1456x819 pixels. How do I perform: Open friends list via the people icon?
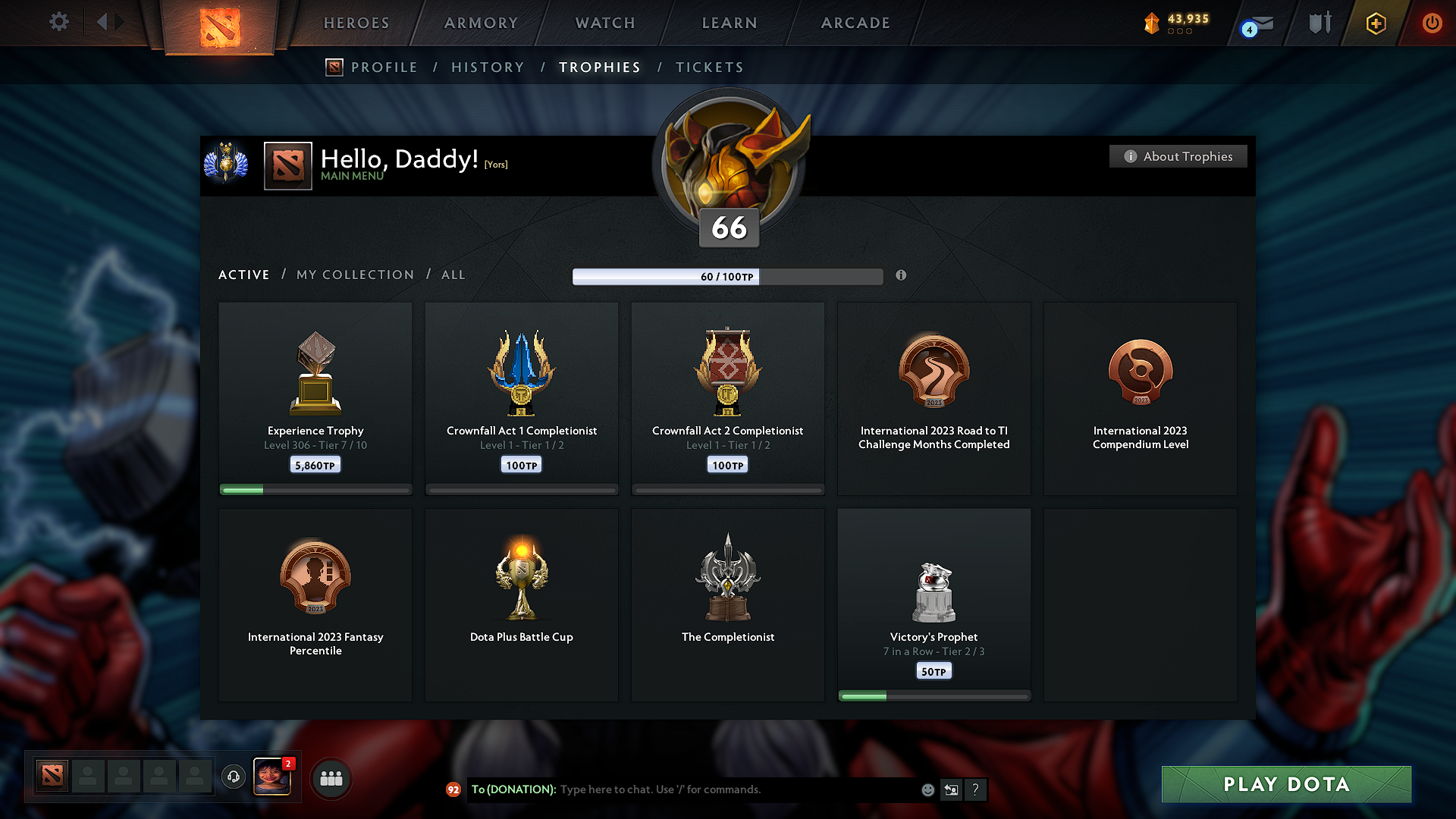331,777
